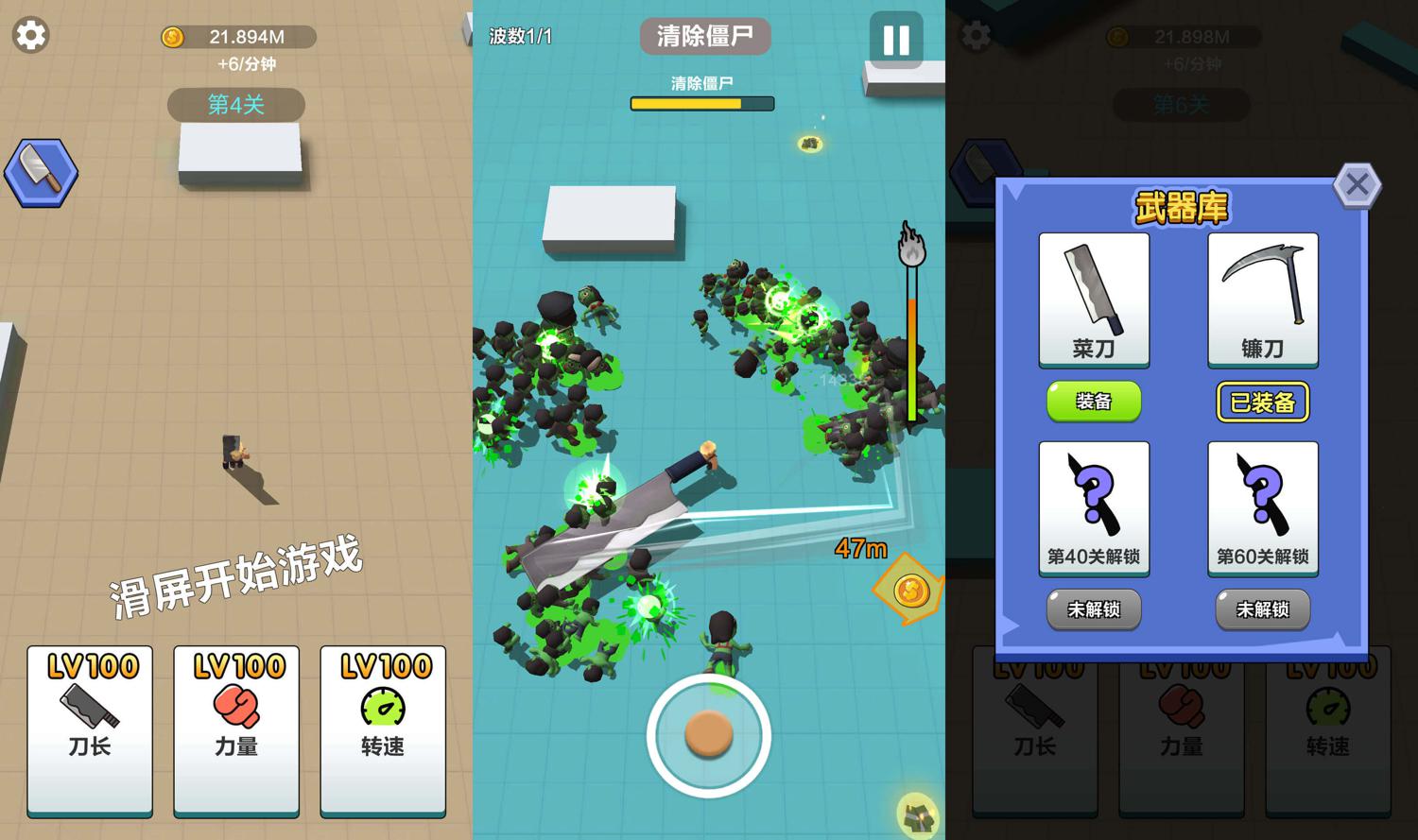
Task: Tap the virtual joystick's orange knob
Action: coord(708,734)
